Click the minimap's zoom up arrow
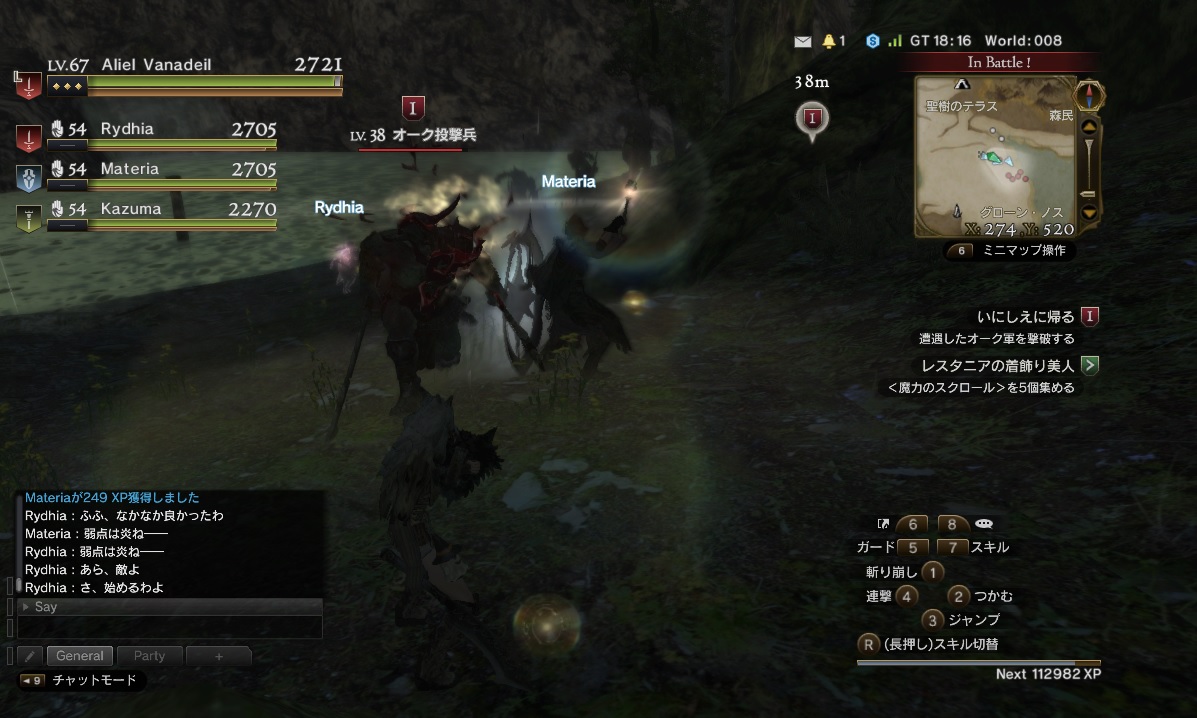1197x718 pixels. coord(1090,127)
